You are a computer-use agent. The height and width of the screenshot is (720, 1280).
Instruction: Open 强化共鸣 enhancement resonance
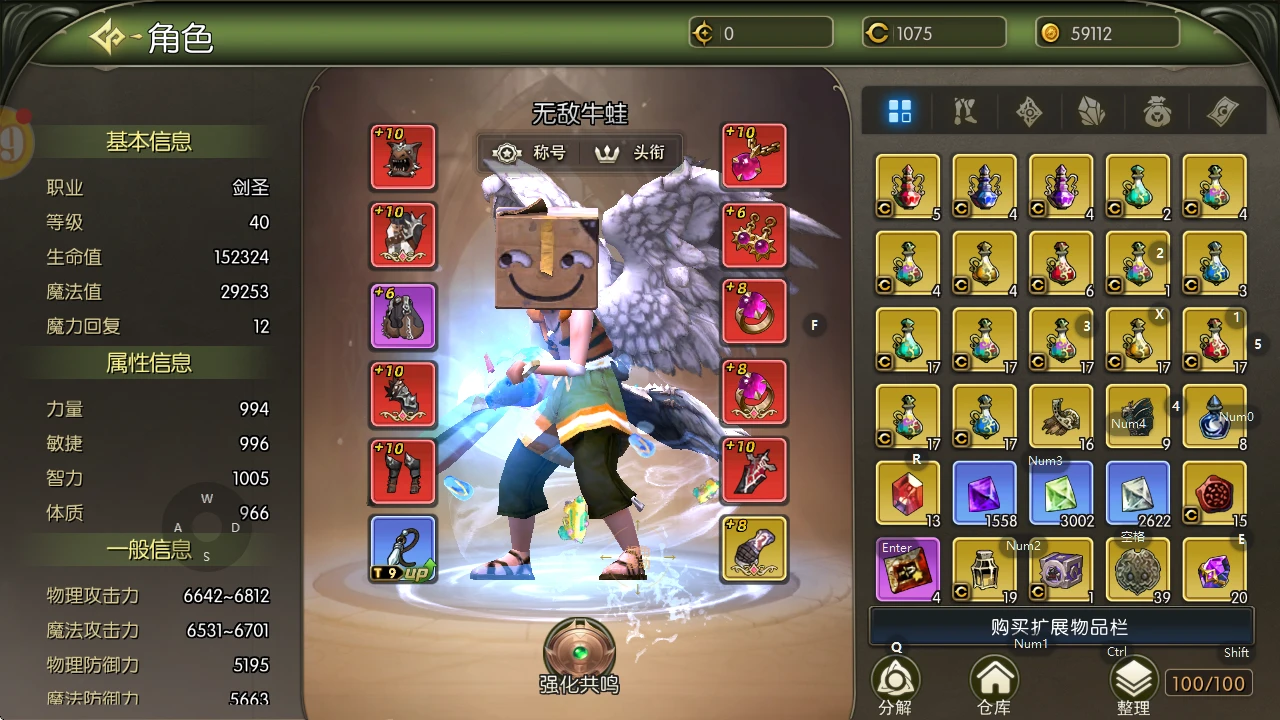point(579,653)
